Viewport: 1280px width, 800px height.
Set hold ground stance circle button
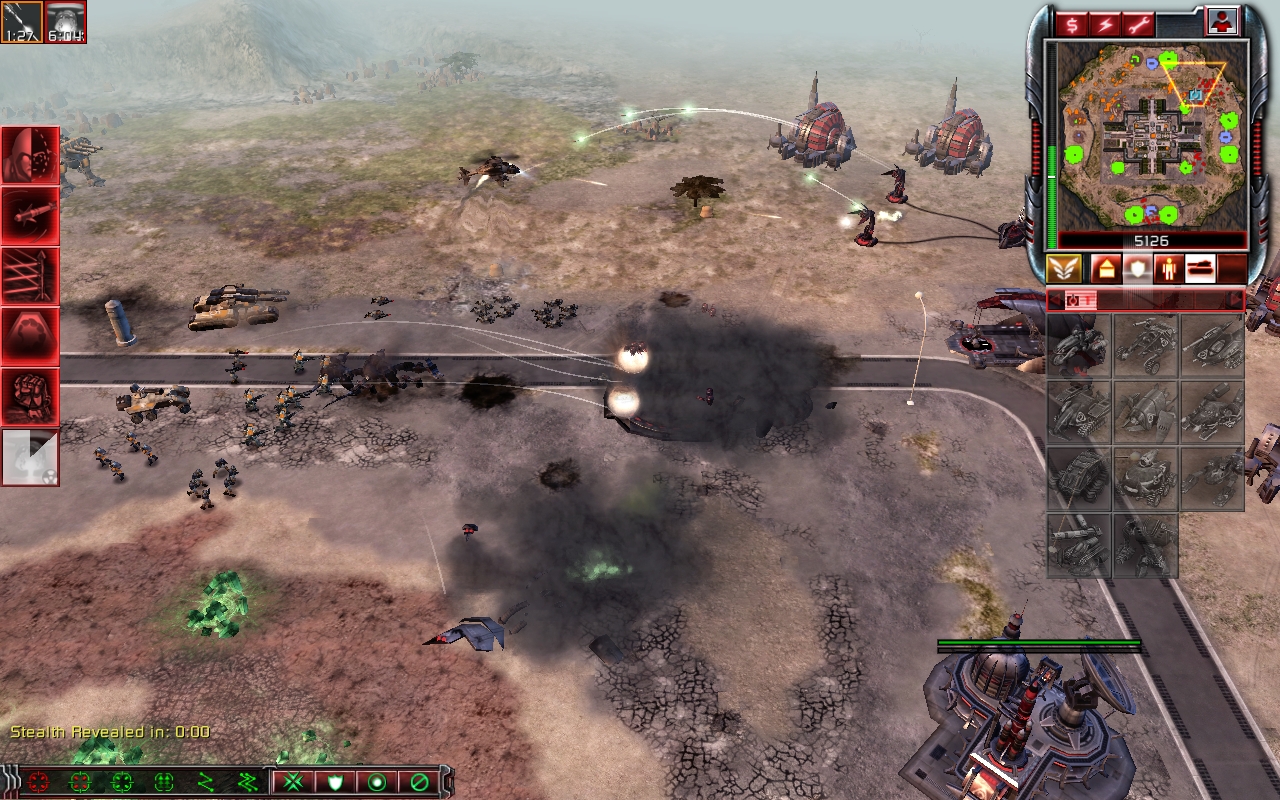377,781
